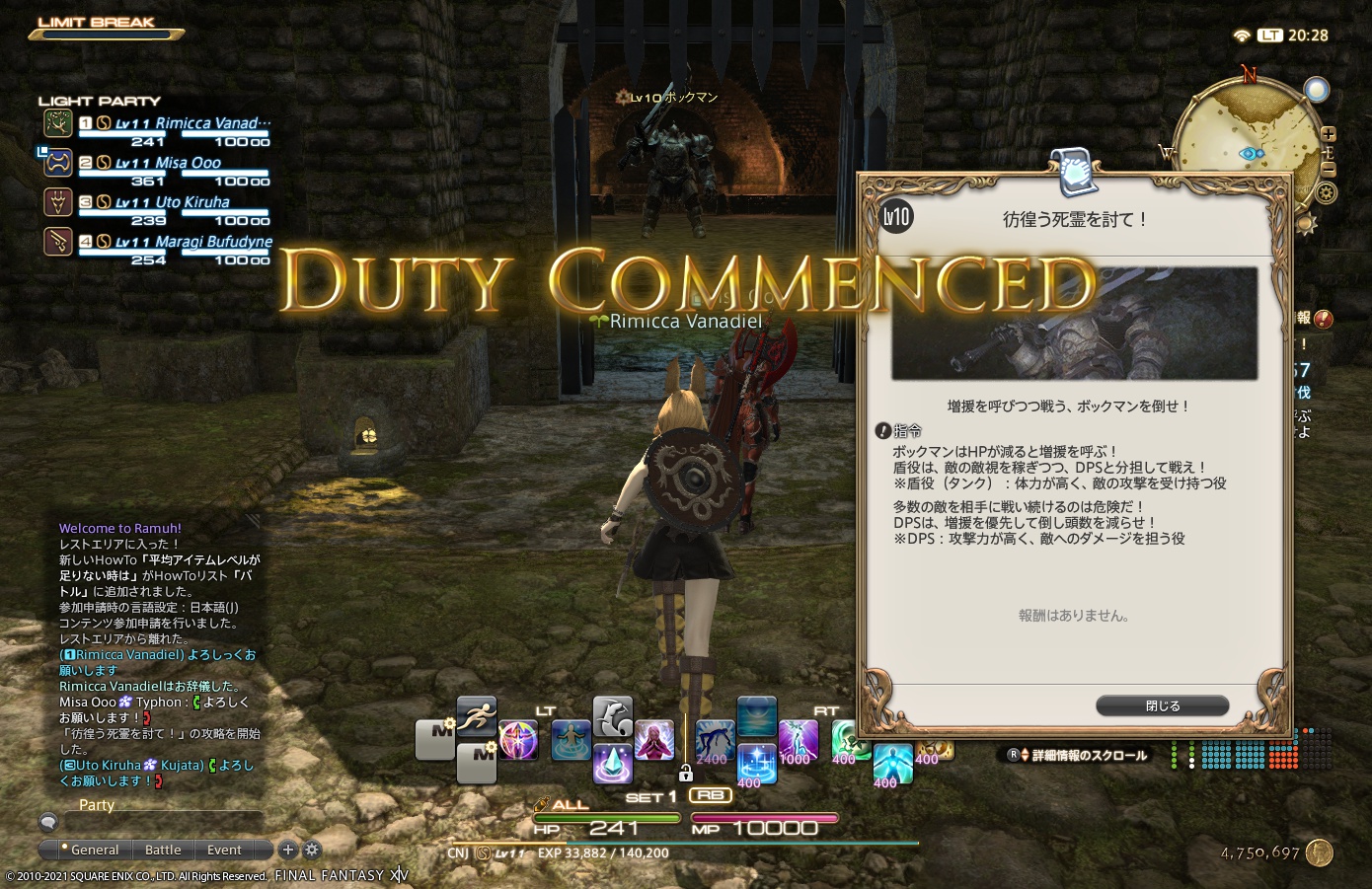This screenshot has height=889, width=1372.
Task: Open chat settings via the gear icon
Action: (x=312, y=850)
